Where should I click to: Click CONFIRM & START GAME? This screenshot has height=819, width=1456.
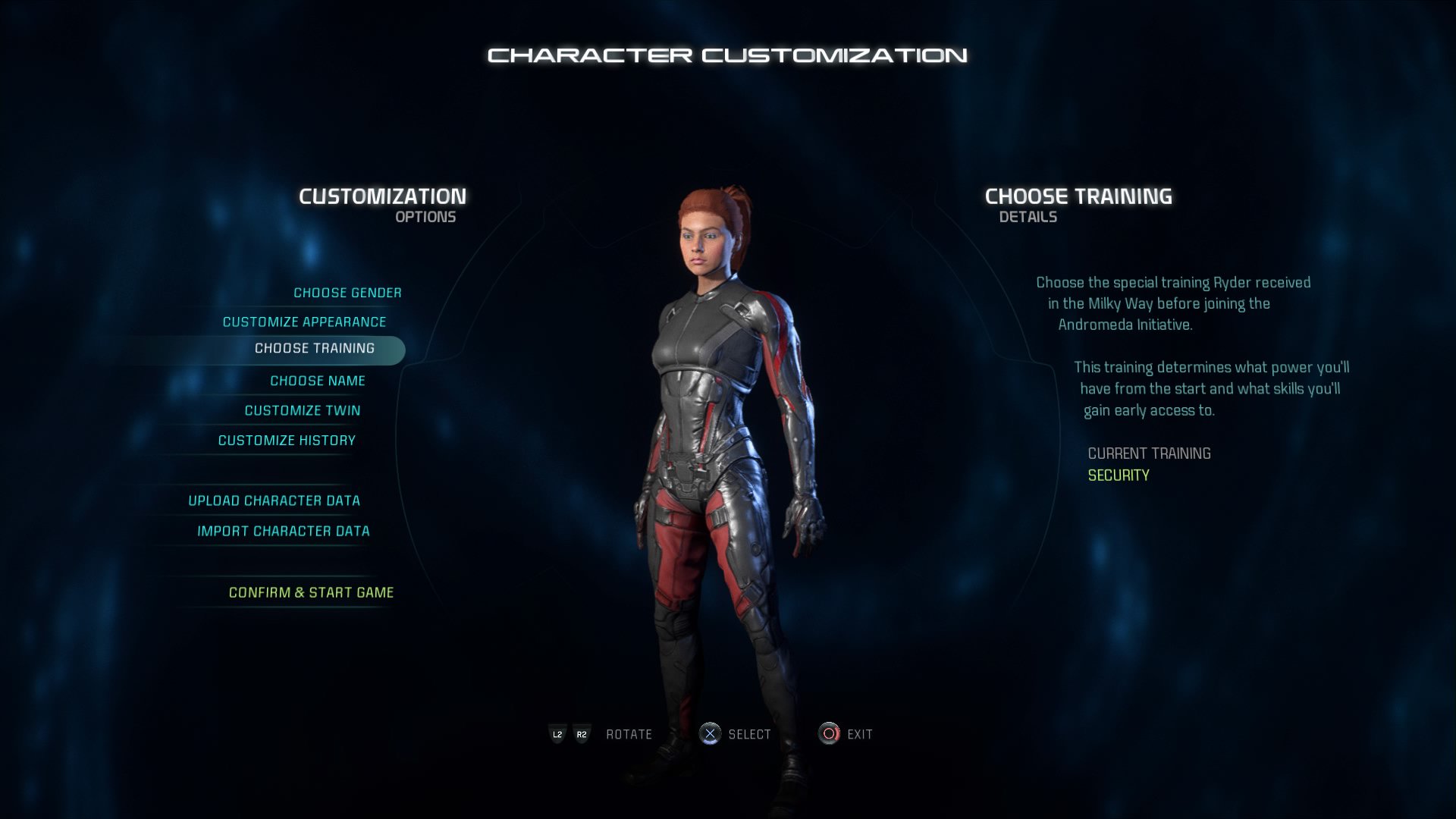311,592
